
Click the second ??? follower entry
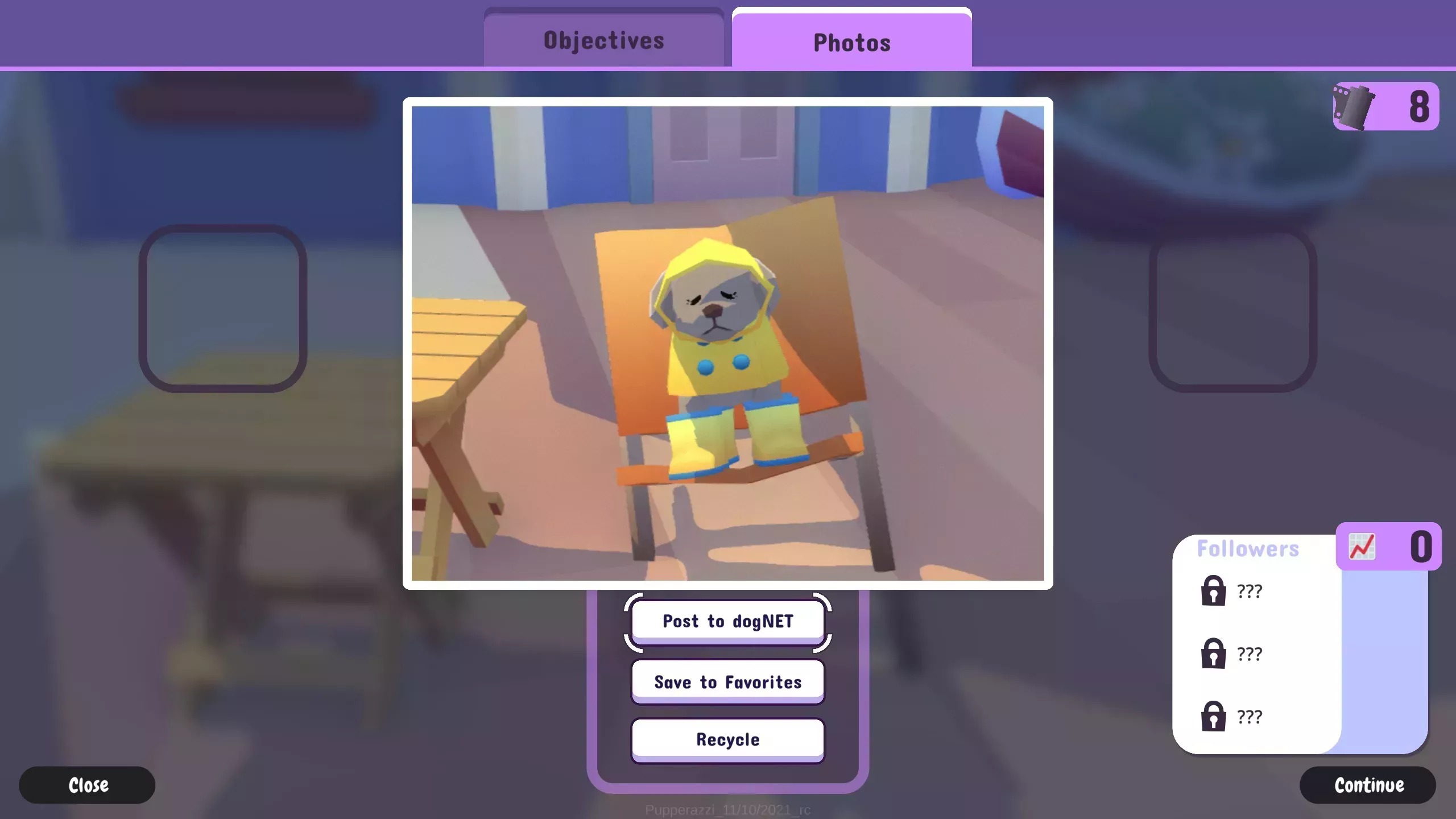(x=1250, y=653)
